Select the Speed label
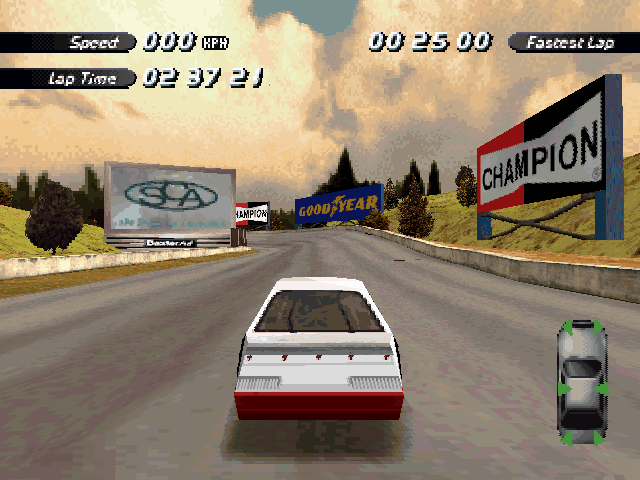The width and height of the screenshot is (640, 480). click(91, 43)
